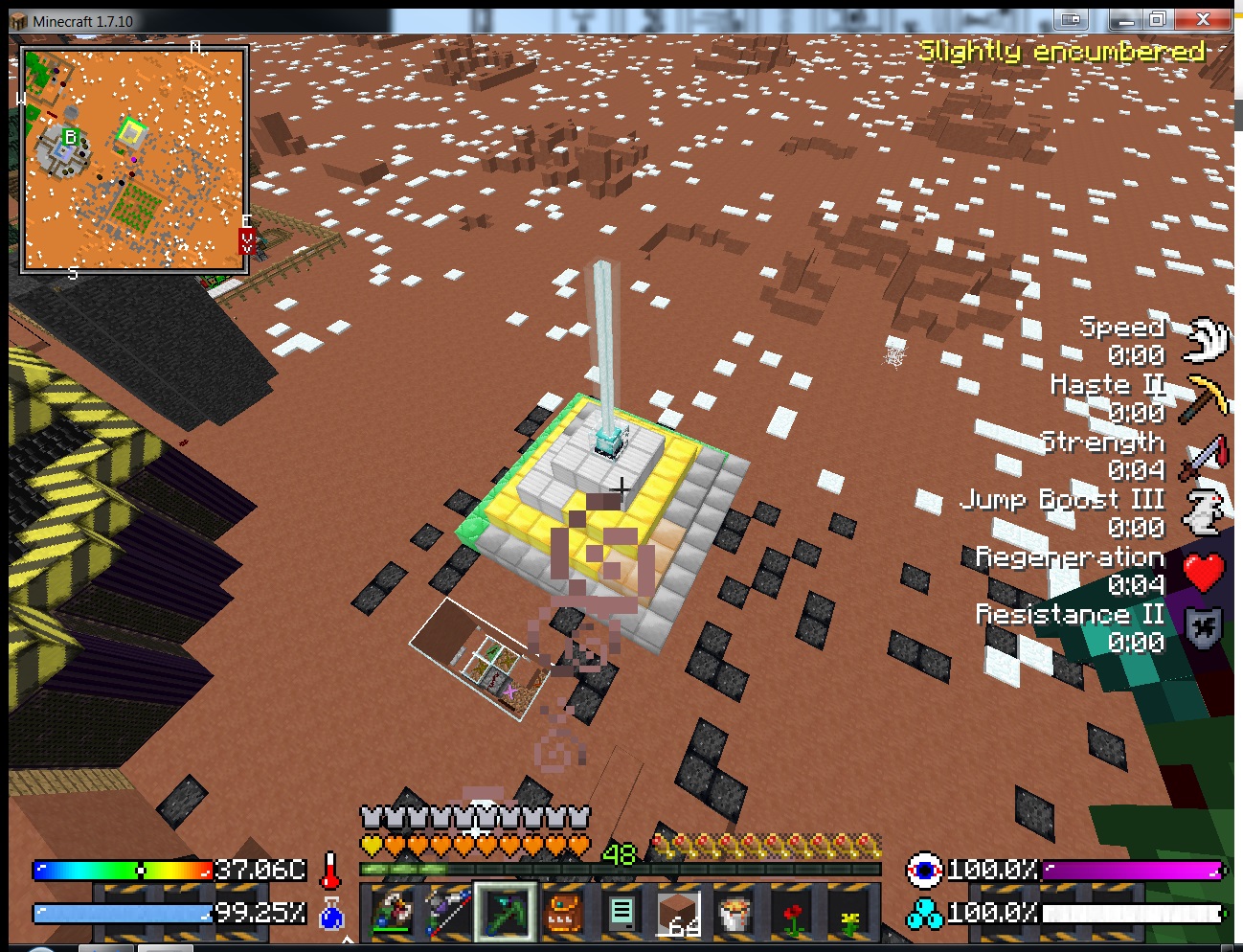Minimize the Minecraft window

pyautogui.click(x=1125, y=19)
